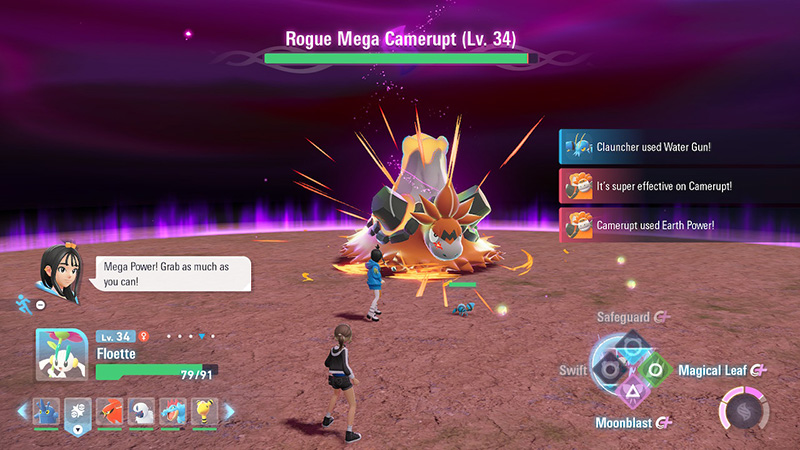Click the party bar right arrow
Screen dimensions: 800x450
click(x=229, y=410)
